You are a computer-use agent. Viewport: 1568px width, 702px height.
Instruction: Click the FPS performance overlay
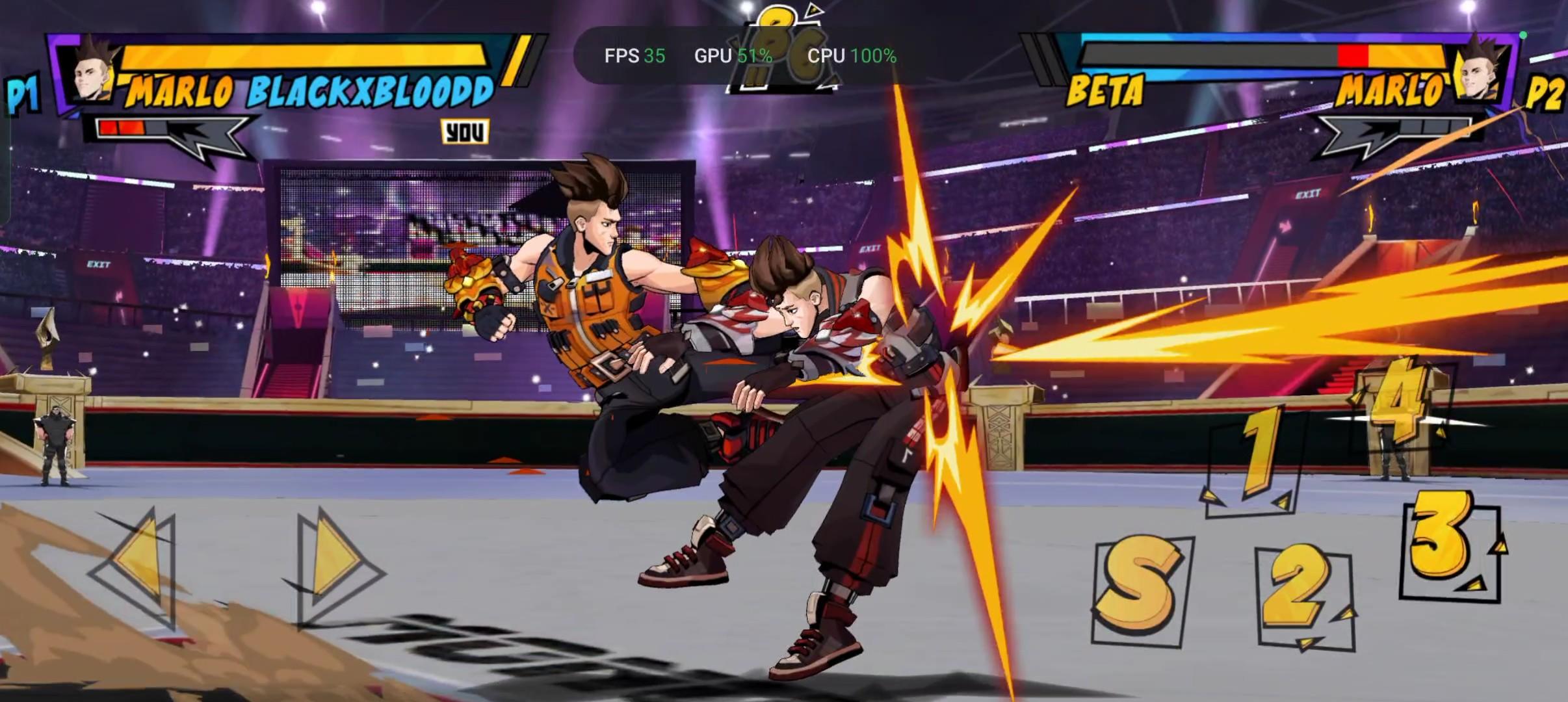pyautogui.click(x=634, y=56)
